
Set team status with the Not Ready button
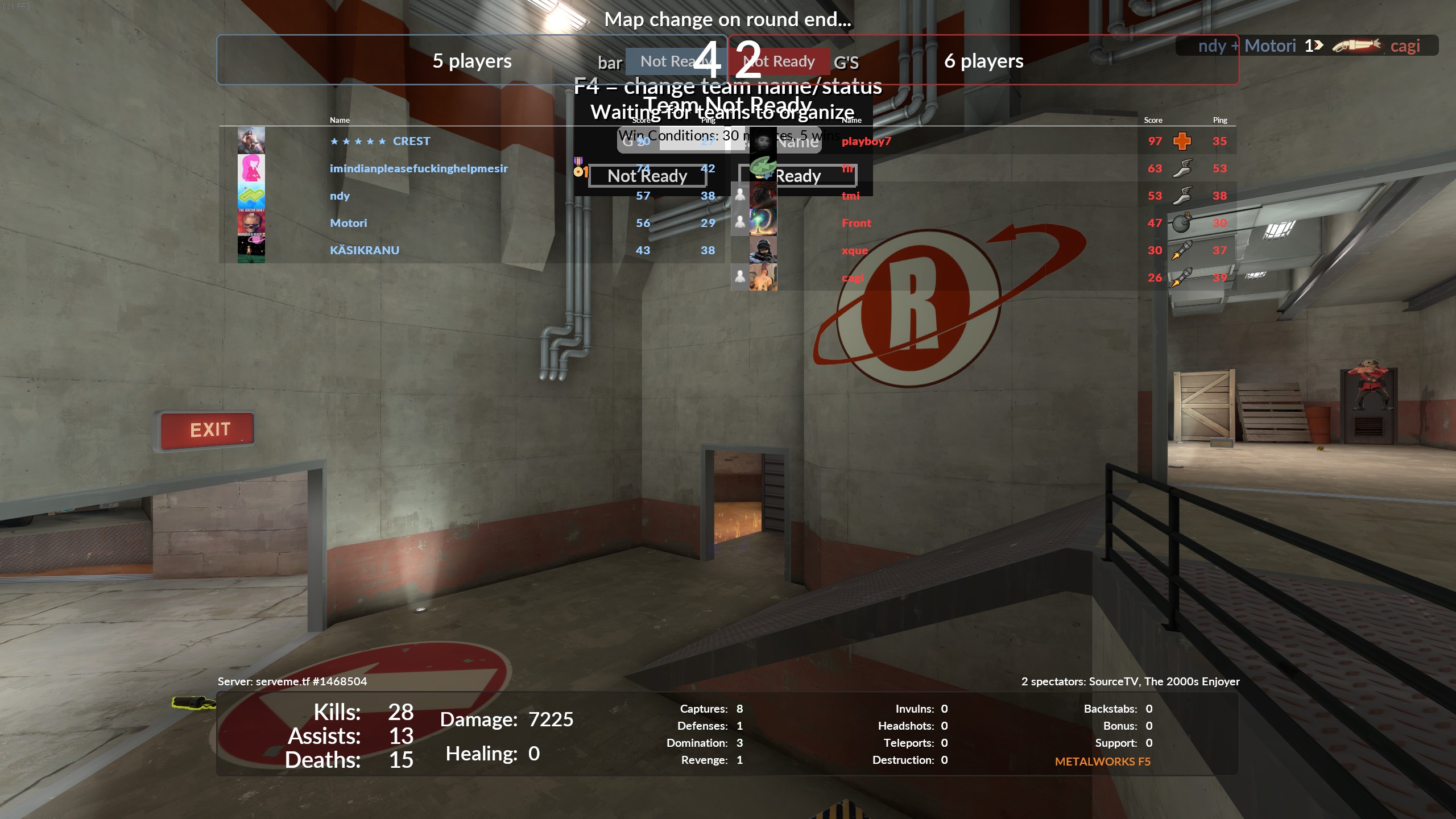(647, 176)
